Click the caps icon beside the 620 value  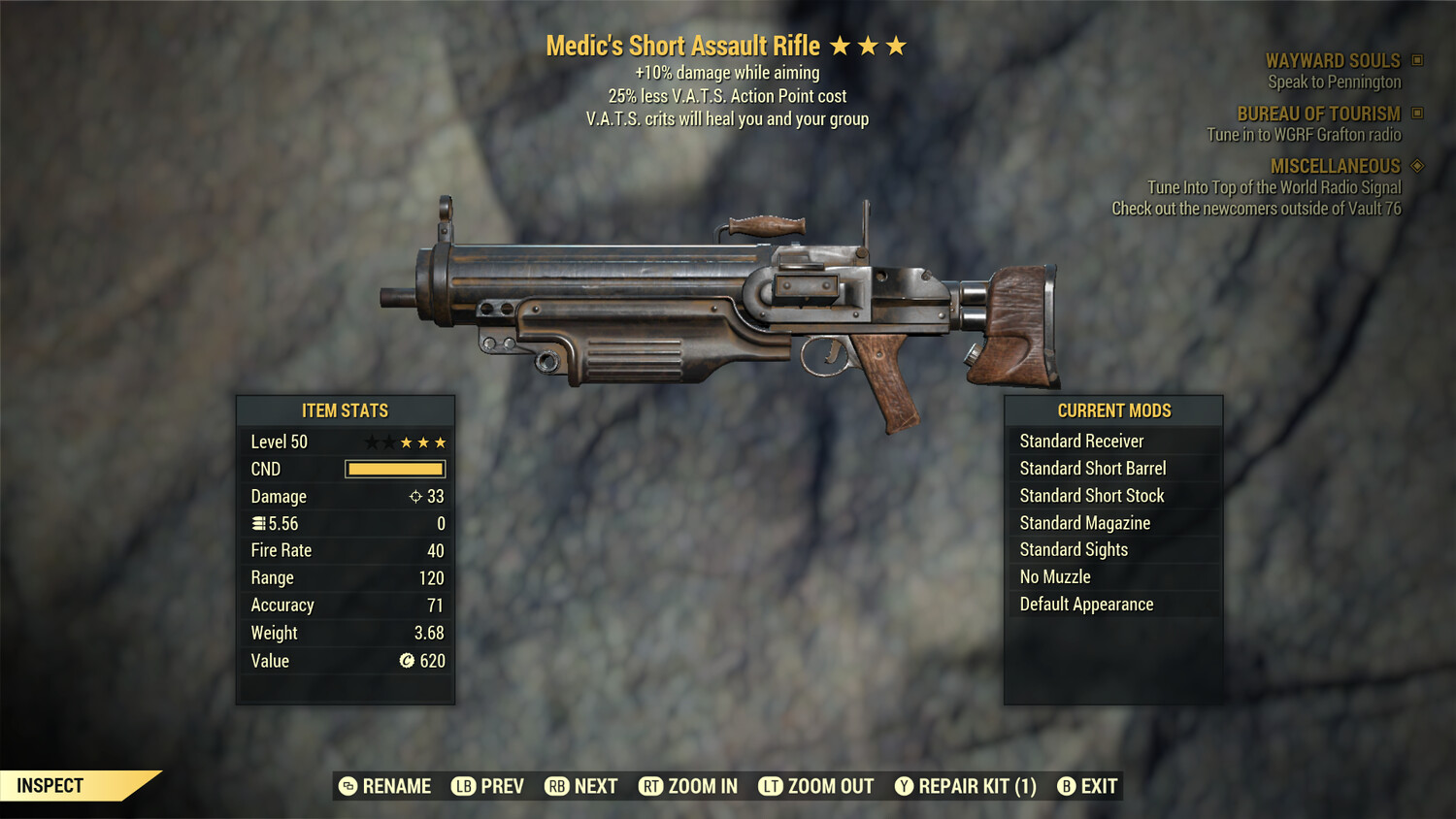coord(409,661)
